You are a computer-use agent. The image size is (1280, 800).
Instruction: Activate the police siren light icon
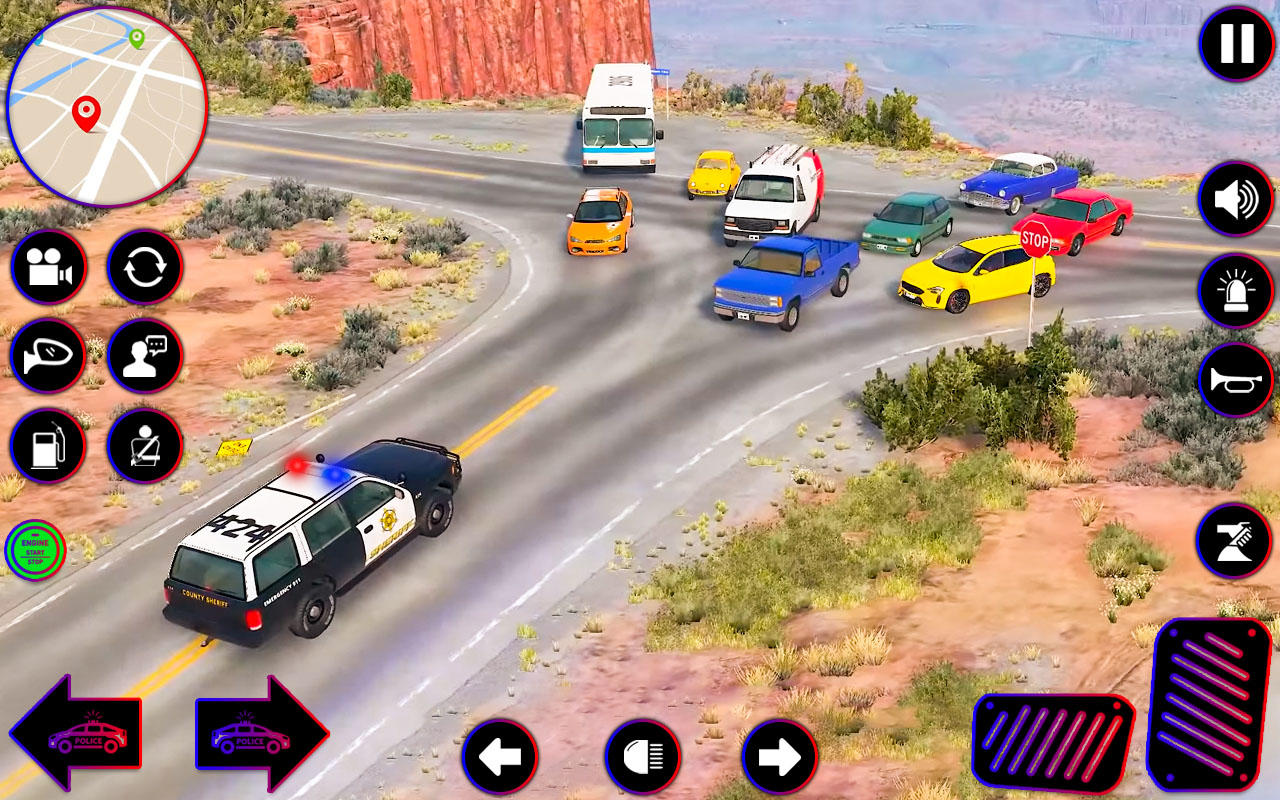tap(1234, 289)
